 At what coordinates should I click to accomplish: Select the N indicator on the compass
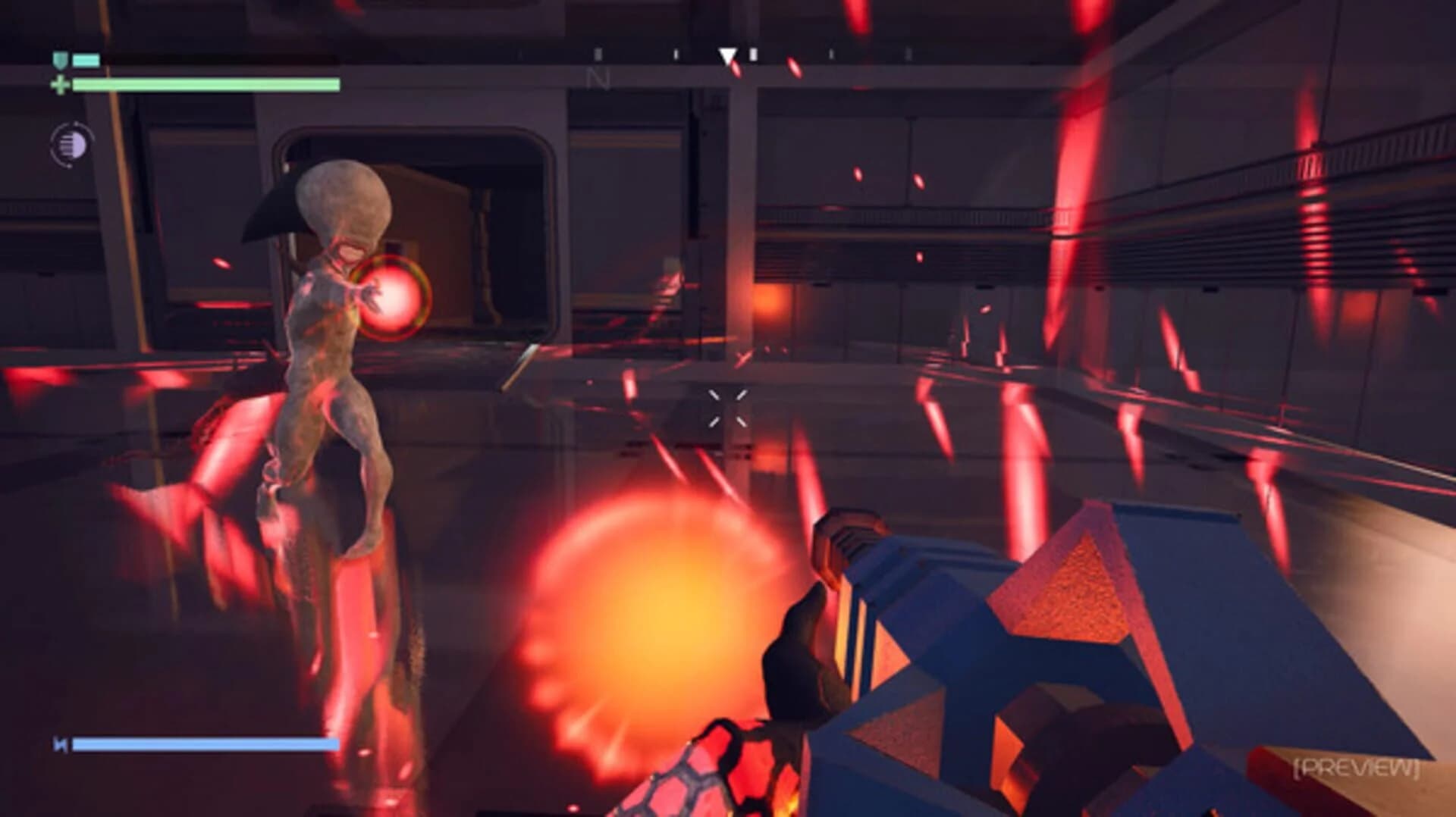(x=599, y=78)
